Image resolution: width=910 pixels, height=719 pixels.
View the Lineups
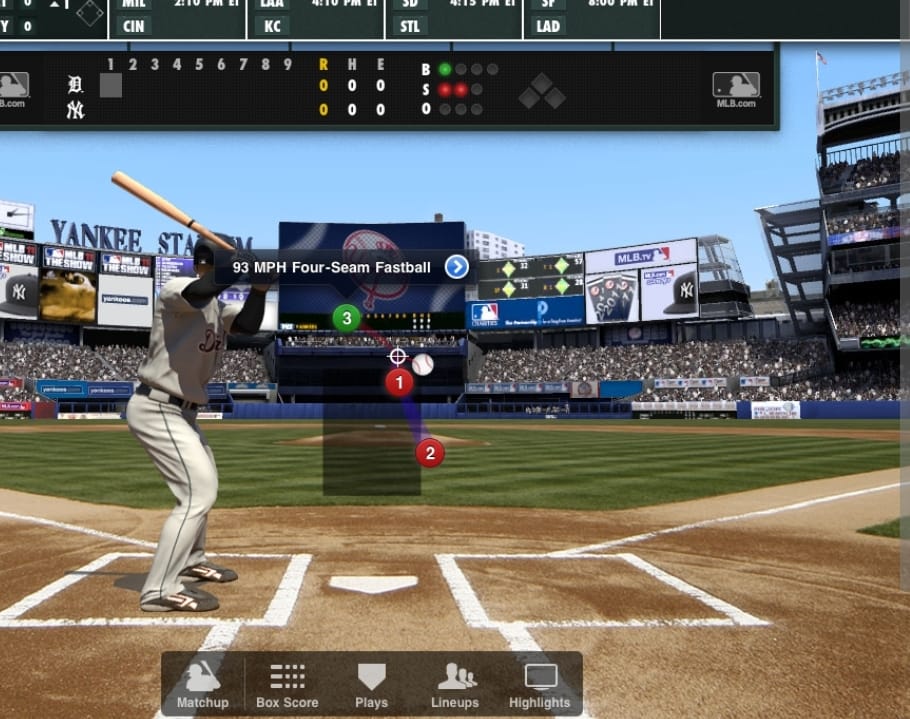point(457,685)
